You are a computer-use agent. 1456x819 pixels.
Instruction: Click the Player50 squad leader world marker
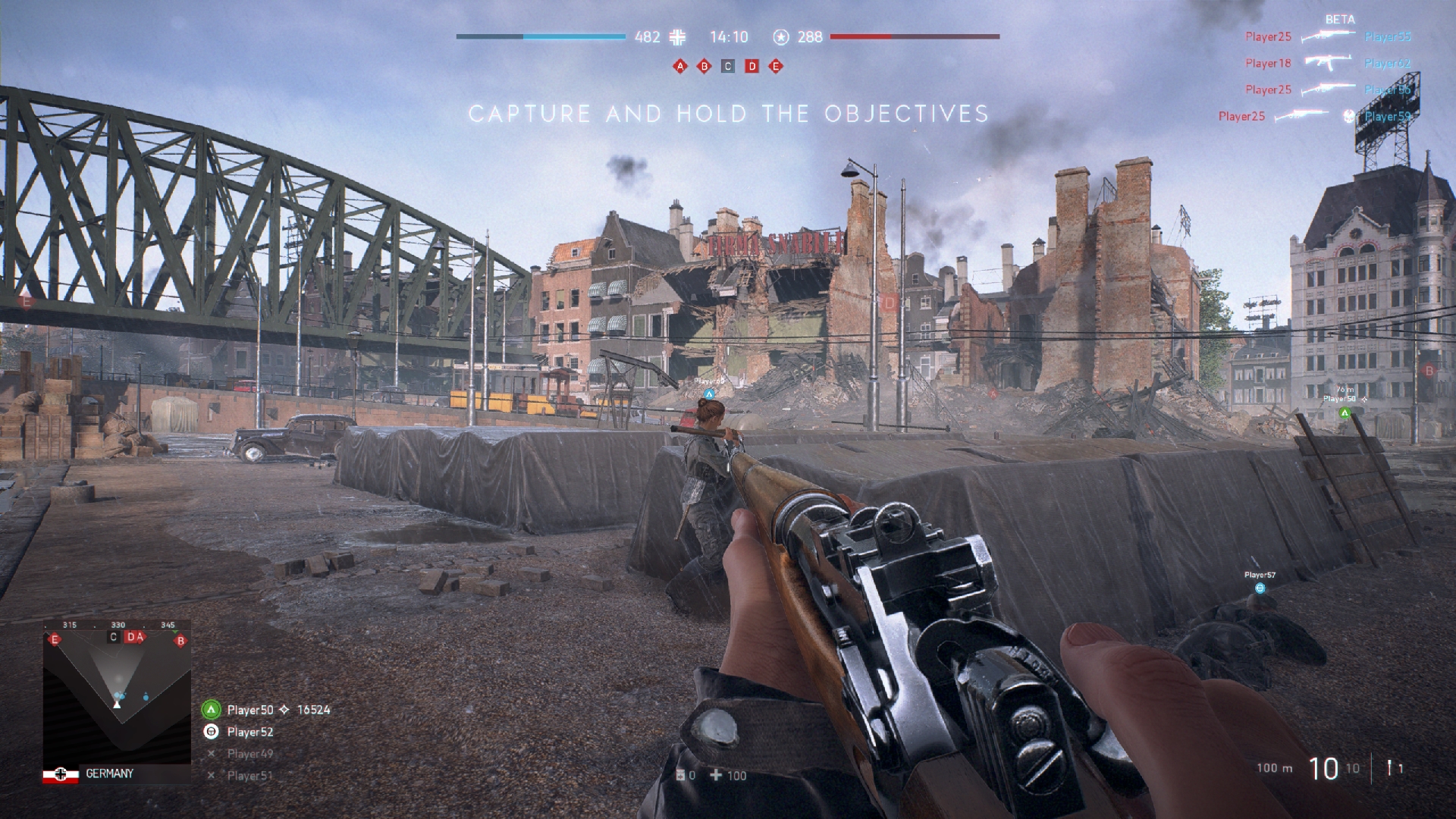coord(1345,413)
